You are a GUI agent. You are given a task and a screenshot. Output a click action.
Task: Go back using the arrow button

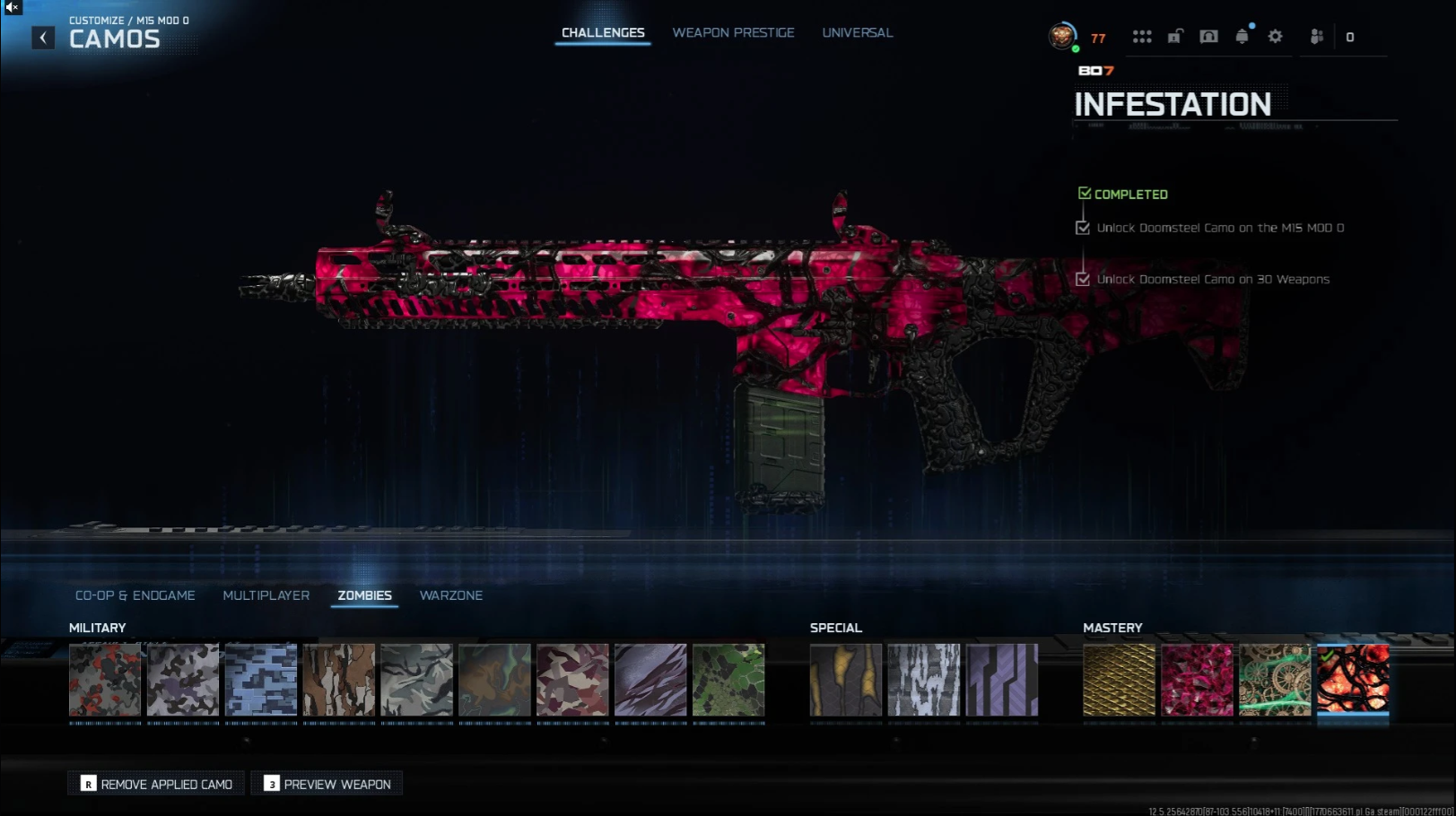coord(43,38)
